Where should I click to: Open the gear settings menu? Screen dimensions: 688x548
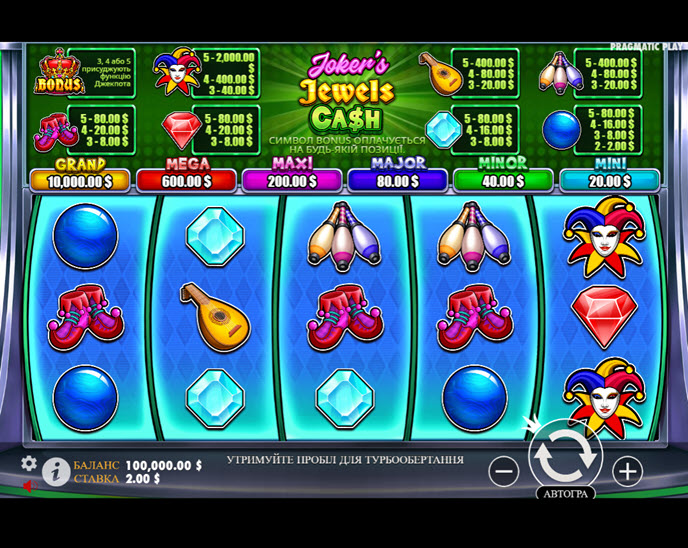tap(29, 463)
